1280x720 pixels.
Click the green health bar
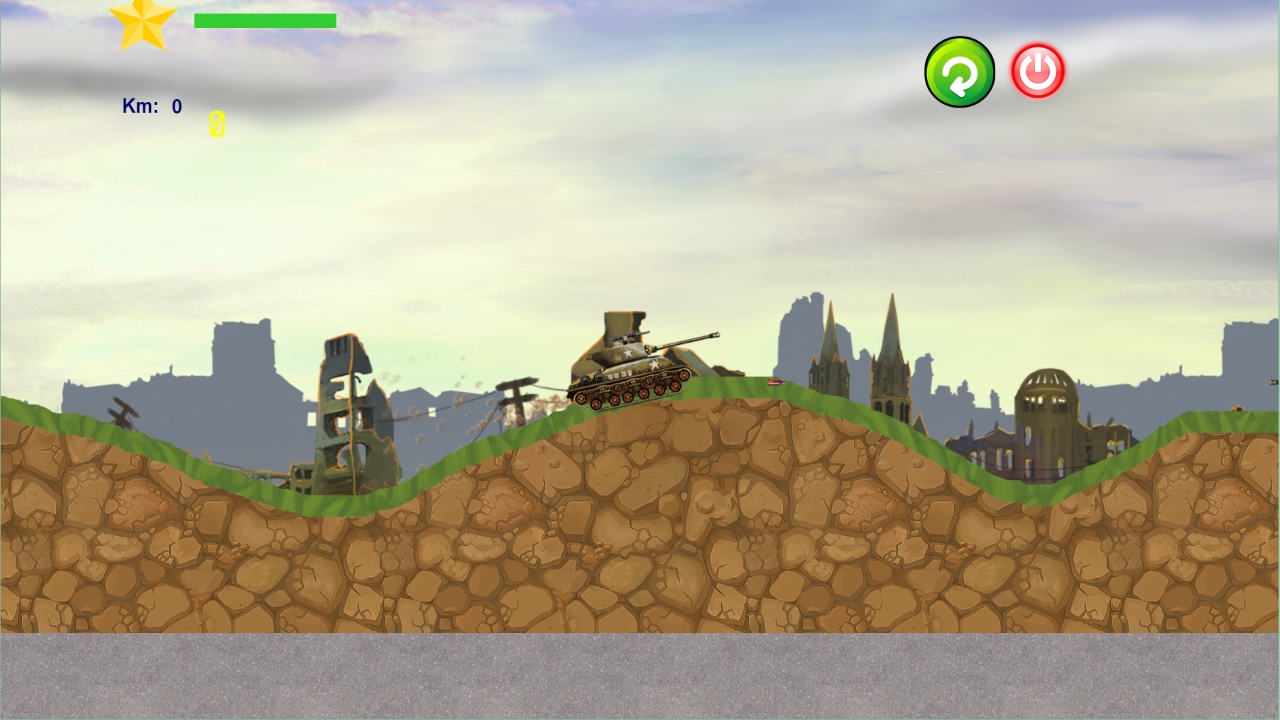click(x=265, y=20)
